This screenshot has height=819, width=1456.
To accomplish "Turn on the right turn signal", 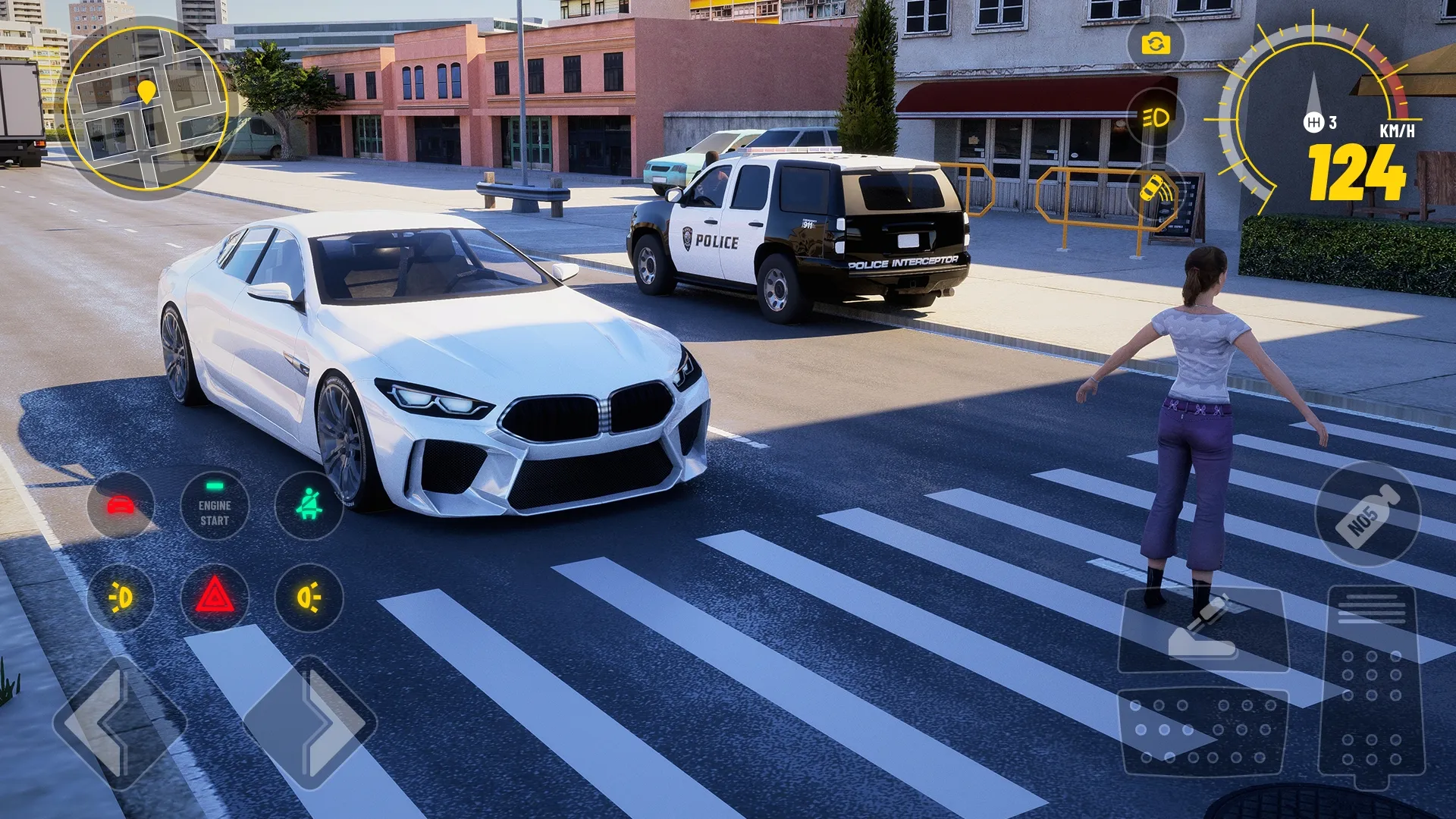I will point(309,598).
